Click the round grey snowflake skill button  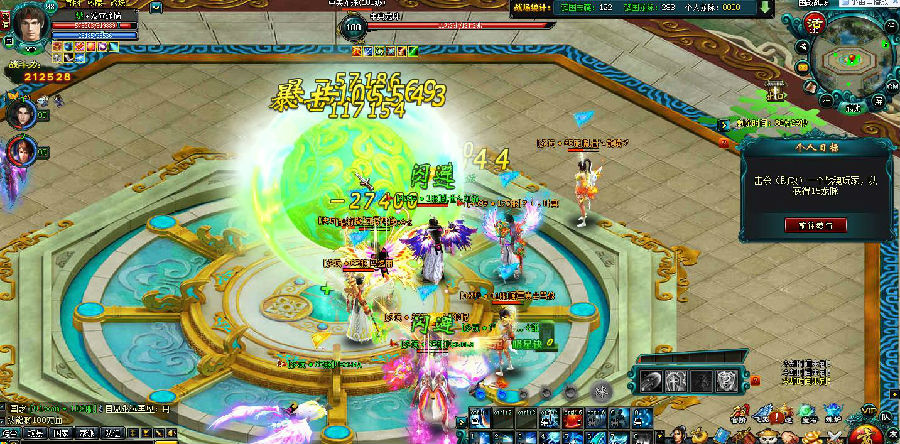pyautogui.click(x=602, y=391)
